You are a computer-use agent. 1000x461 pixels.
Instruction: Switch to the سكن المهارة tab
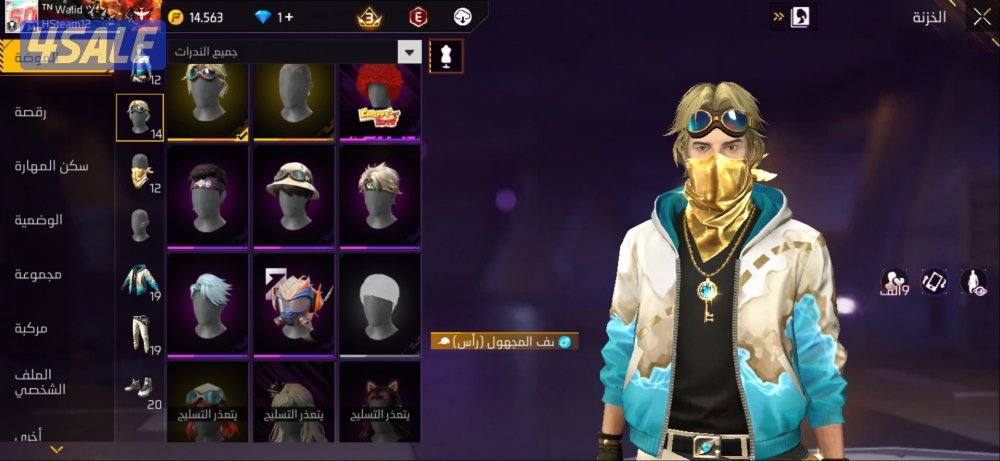pos(52,165)
